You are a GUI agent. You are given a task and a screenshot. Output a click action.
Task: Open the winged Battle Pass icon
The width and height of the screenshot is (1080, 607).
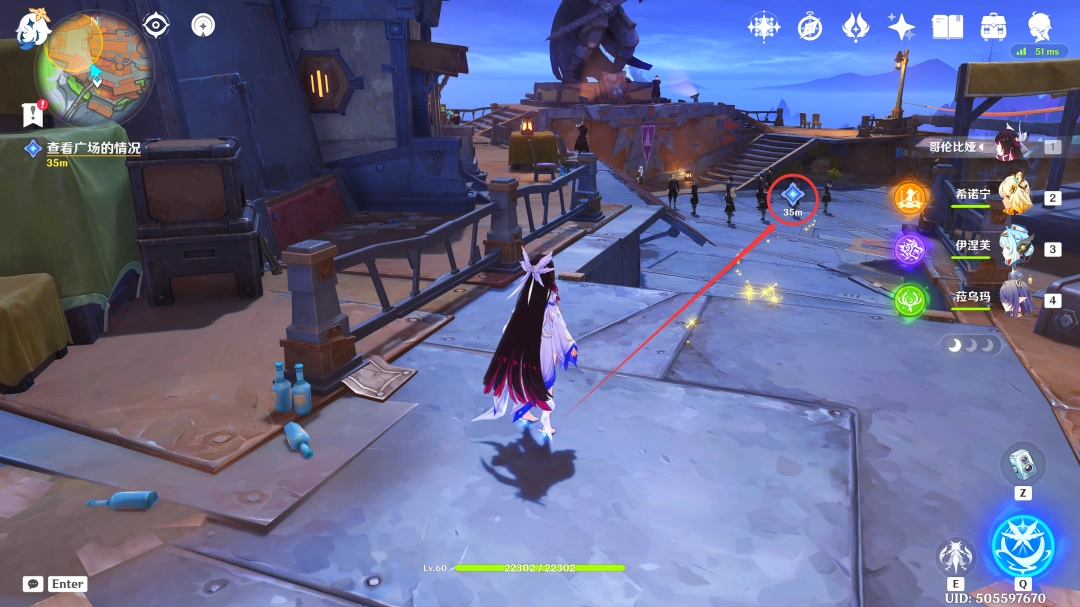pyautogui.click(x=856, y=27)
